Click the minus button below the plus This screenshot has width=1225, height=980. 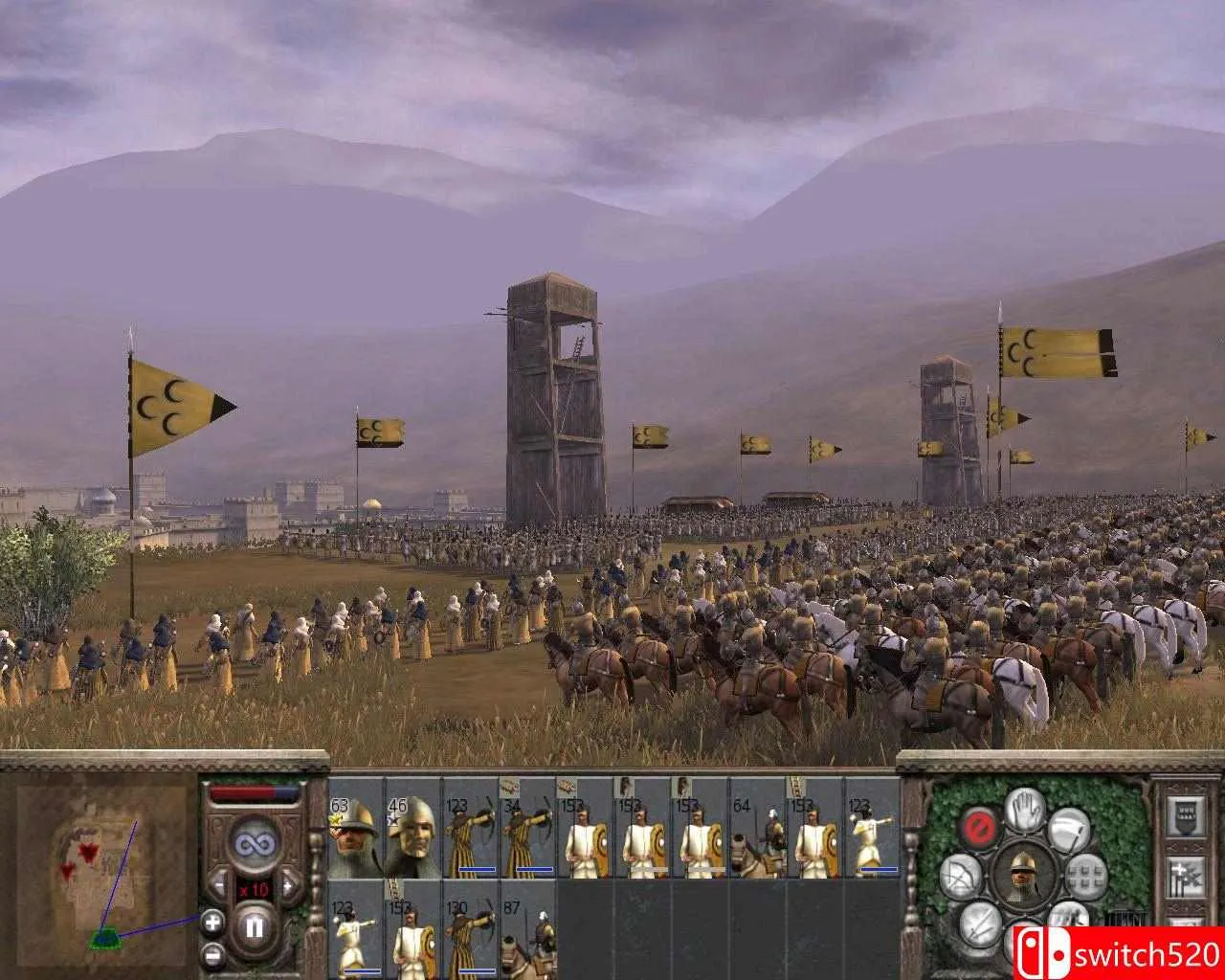point(212,953)
